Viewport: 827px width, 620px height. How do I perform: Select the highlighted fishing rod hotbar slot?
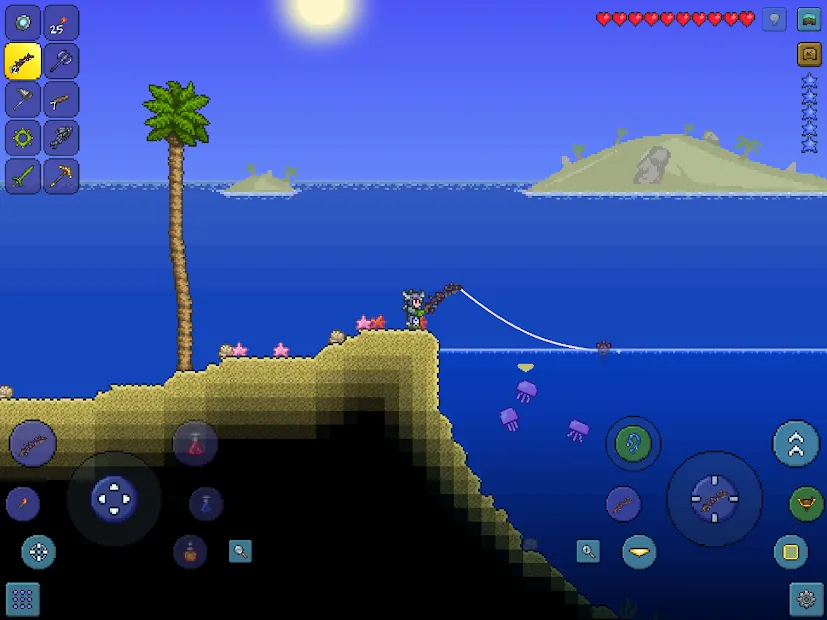(x=23, y=60)
